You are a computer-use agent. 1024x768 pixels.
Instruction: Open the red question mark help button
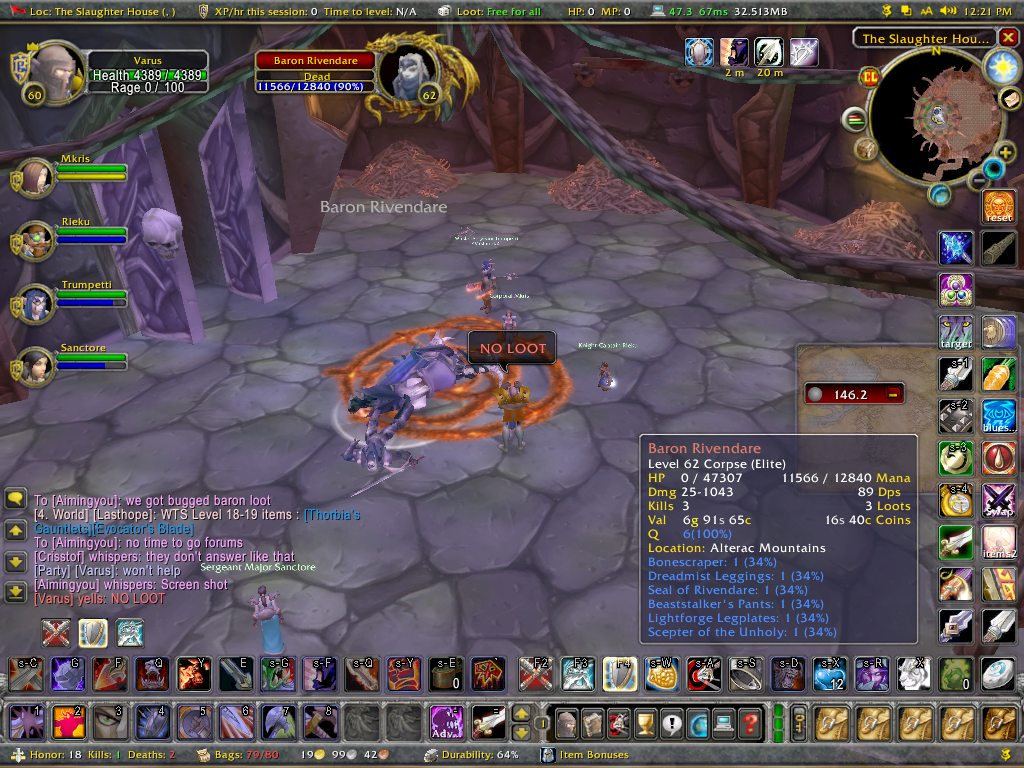(x=750, y=722)
